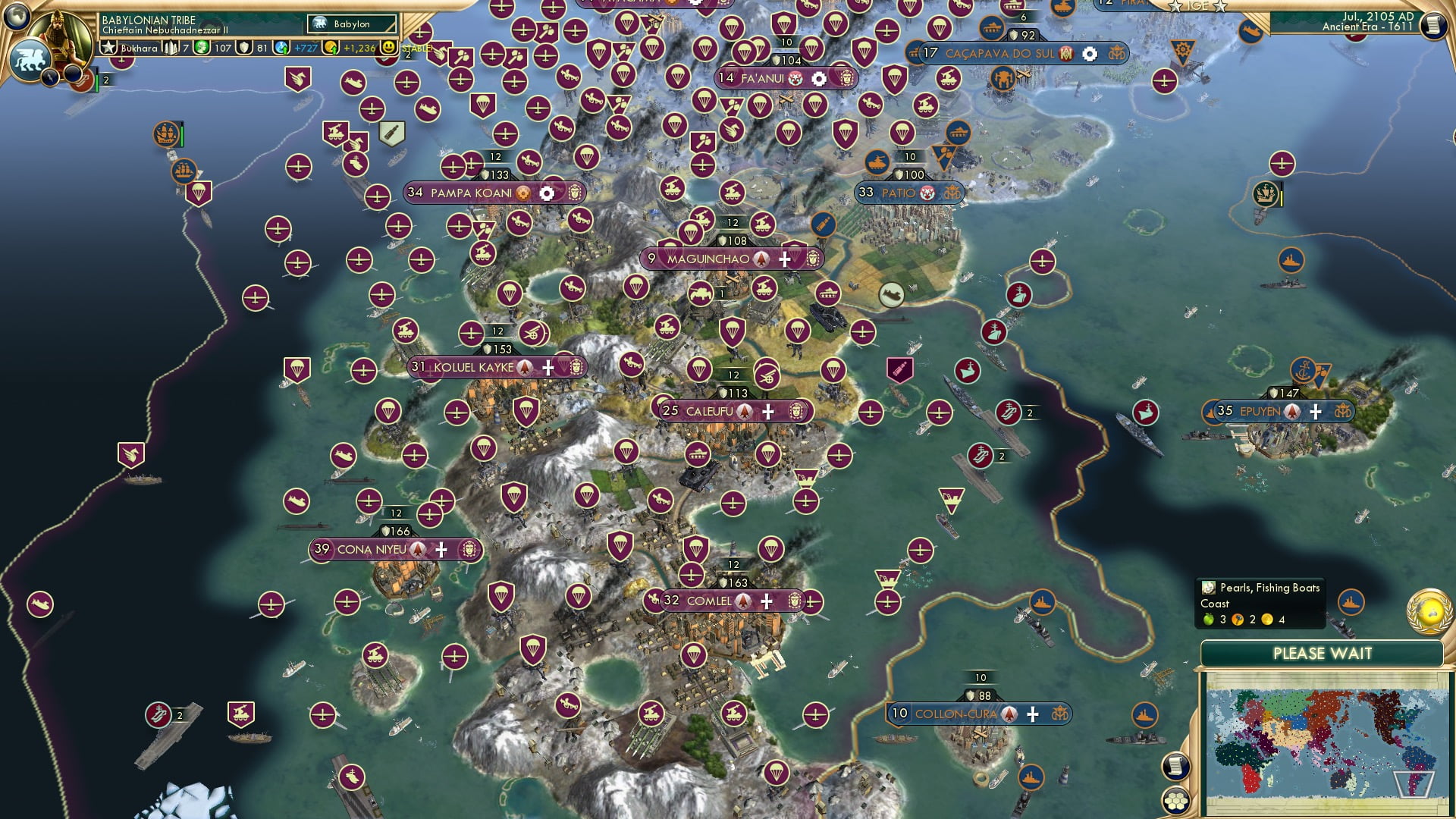Click the Bukhara star capital indicator
Screen dimensions: 1456x819
pos(109,46)
